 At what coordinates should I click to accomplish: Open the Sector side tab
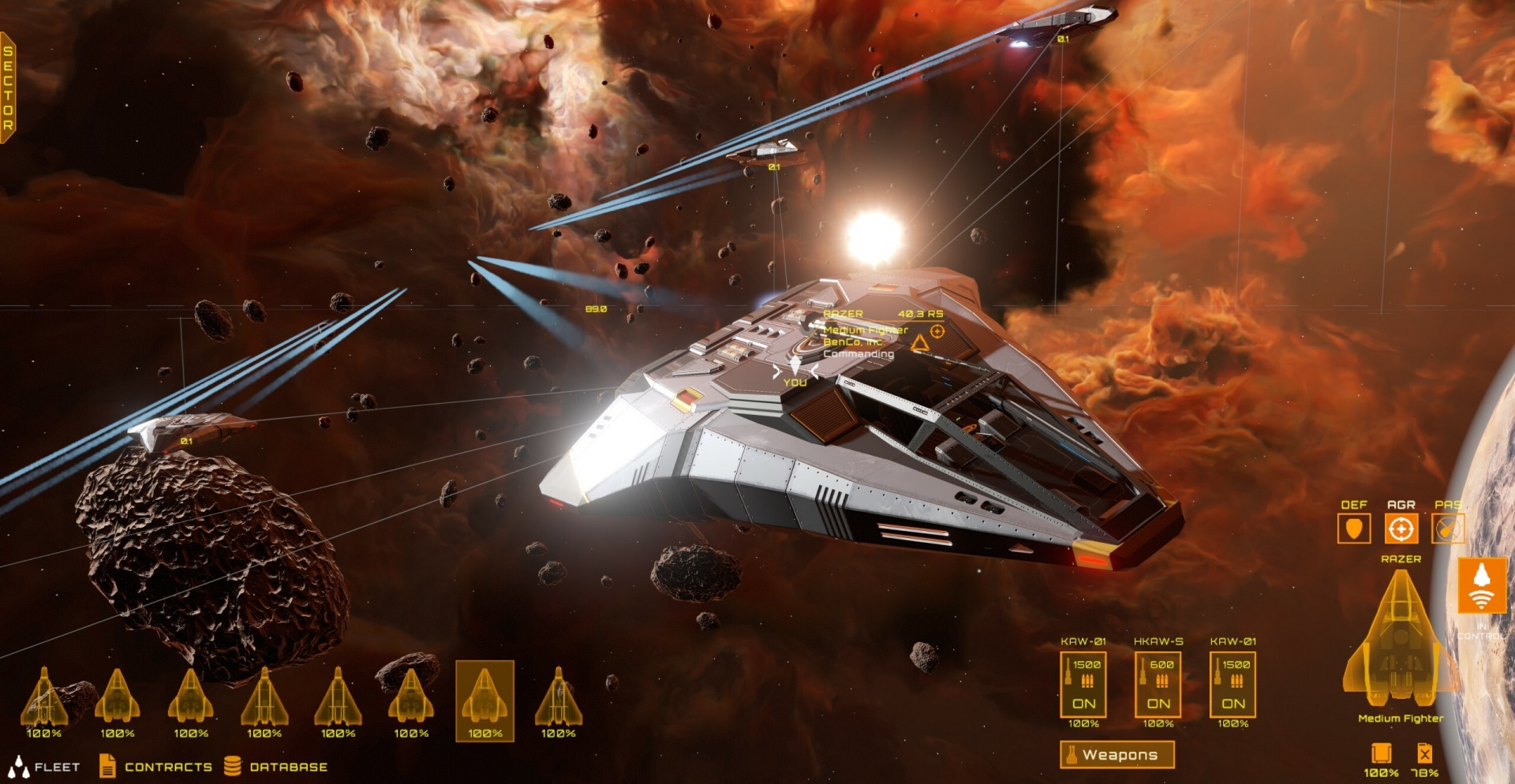point(8,88)
